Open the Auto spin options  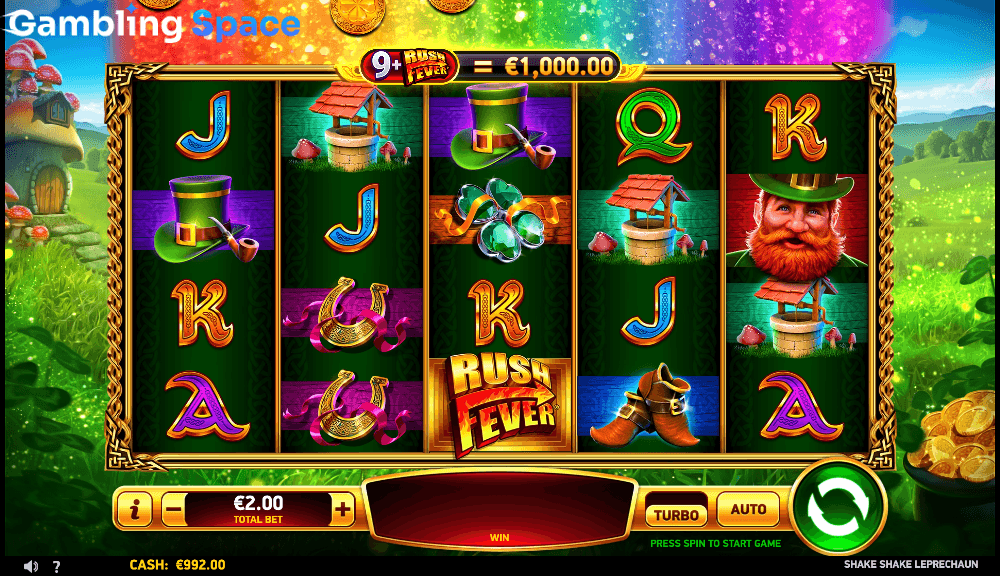point(748,510)
